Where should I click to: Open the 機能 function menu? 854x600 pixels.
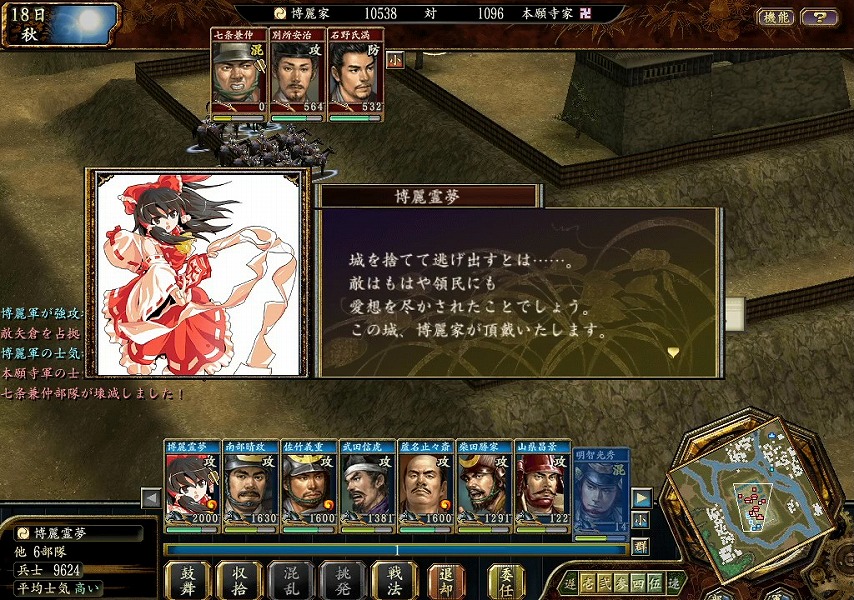(775, 17)
